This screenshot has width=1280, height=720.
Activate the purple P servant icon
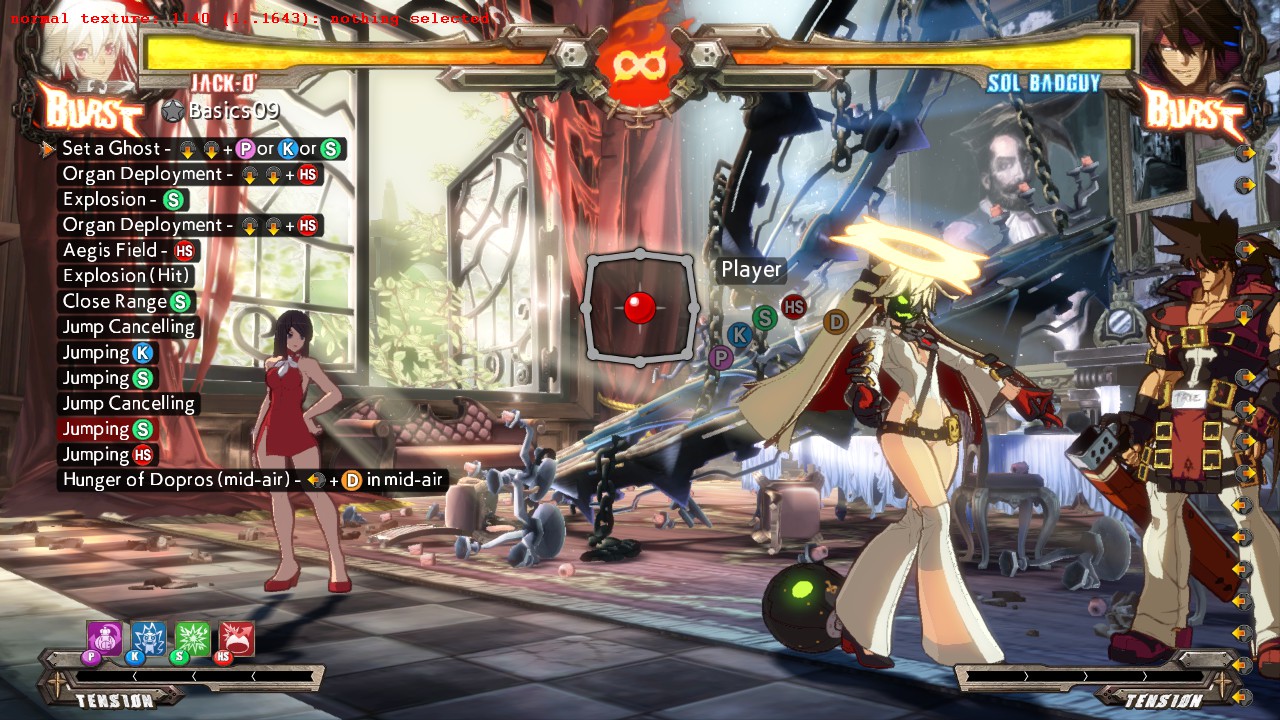(x=103, y=639)
